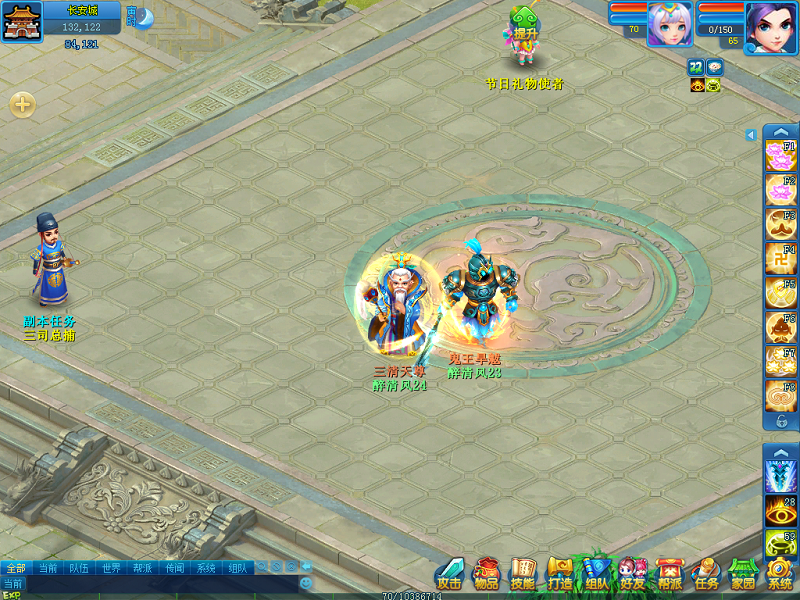
Task: Open the 家园 homestead menu
Action: tap(742, 574)
